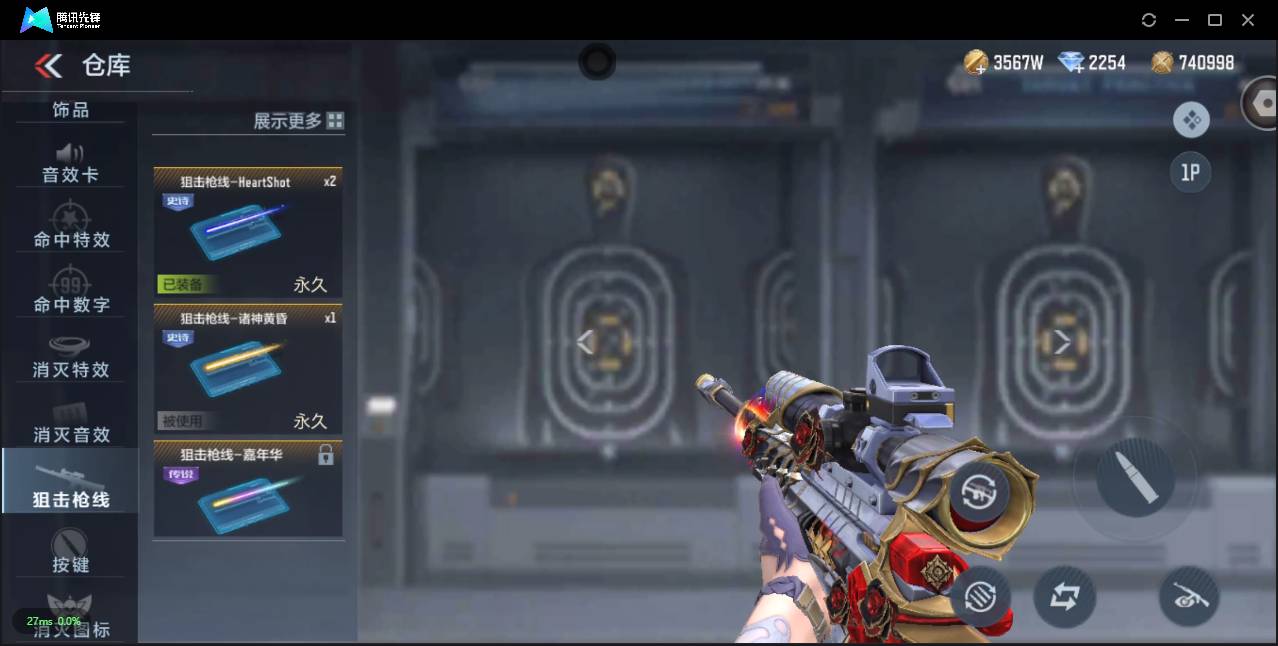Screen dimensions: 1278x646
Task: Tap the swap arrows button
Action: point(1064,597)
